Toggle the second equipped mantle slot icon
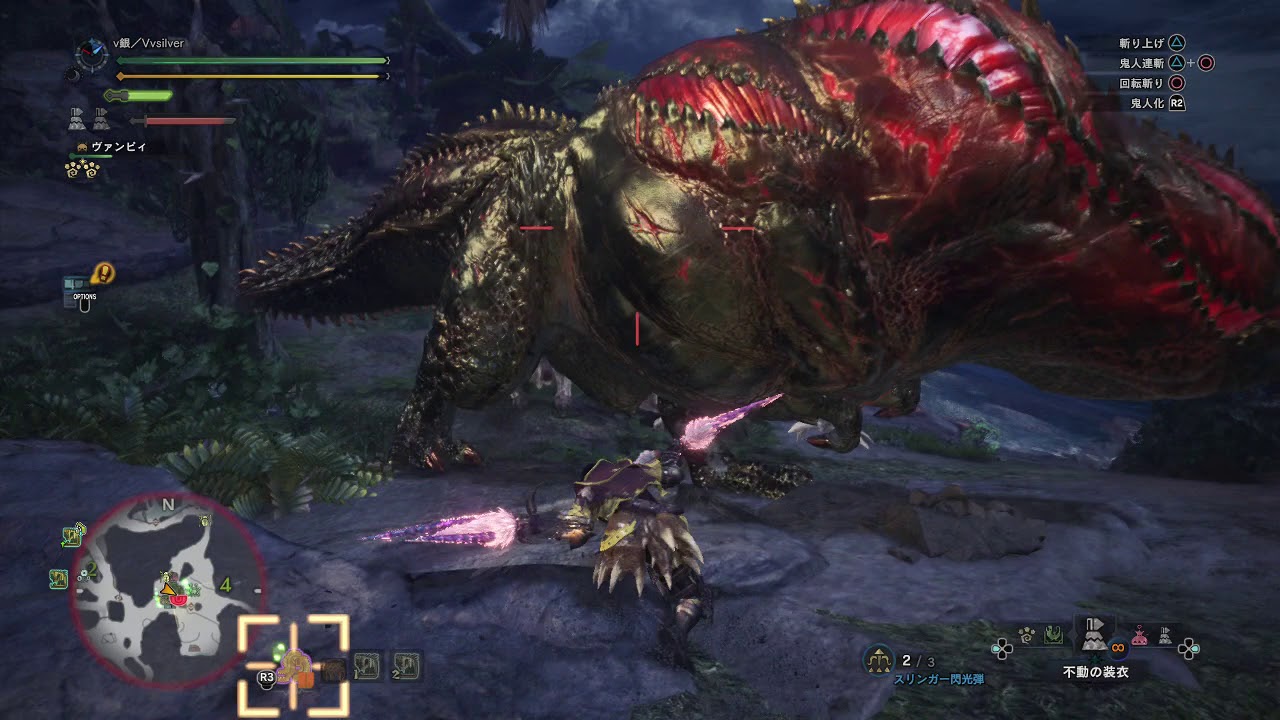Screen dimensions: 1280x720 [100, 120]
